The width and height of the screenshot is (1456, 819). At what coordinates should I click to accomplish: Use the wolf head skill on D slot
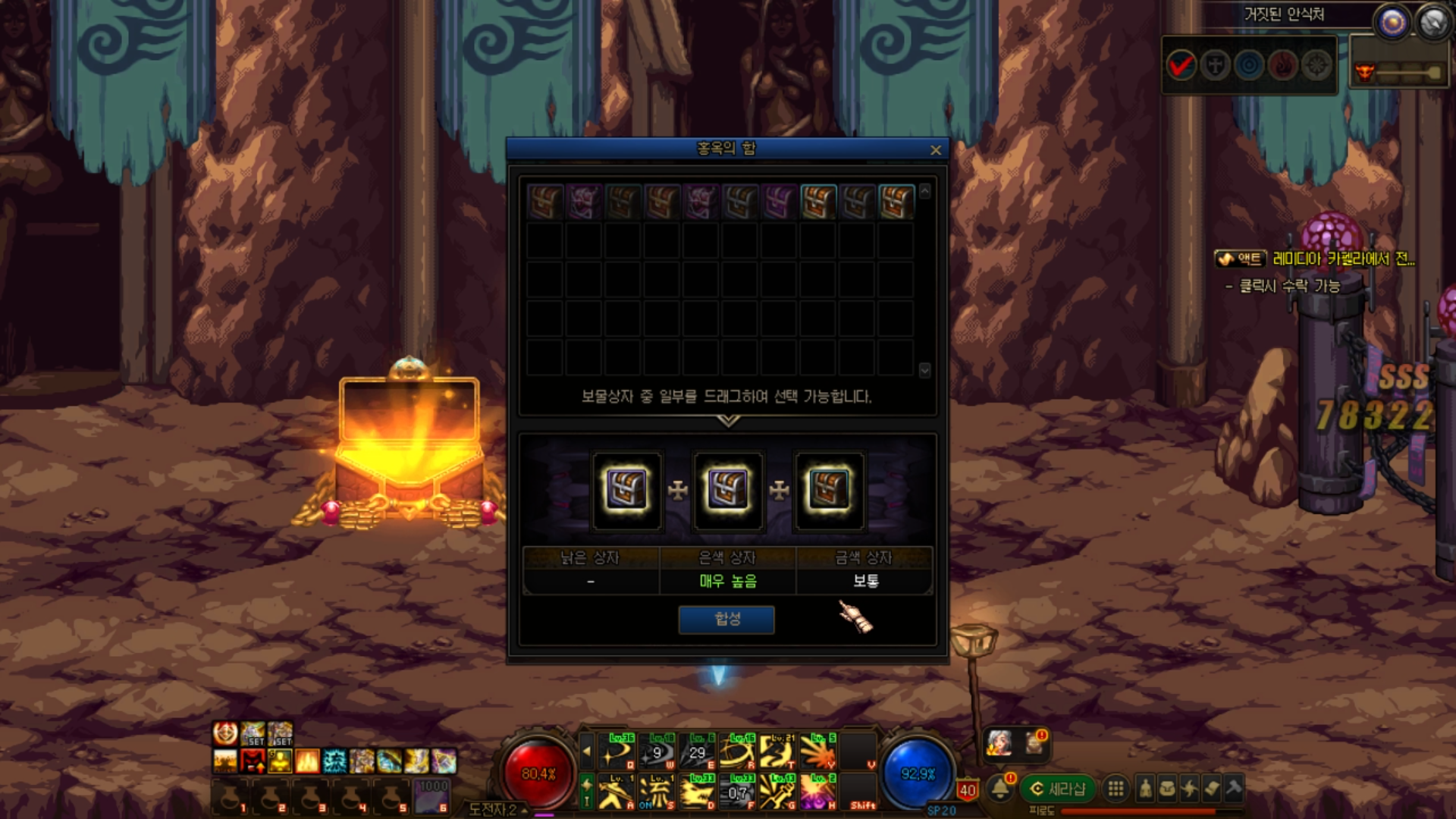[697, 792]
